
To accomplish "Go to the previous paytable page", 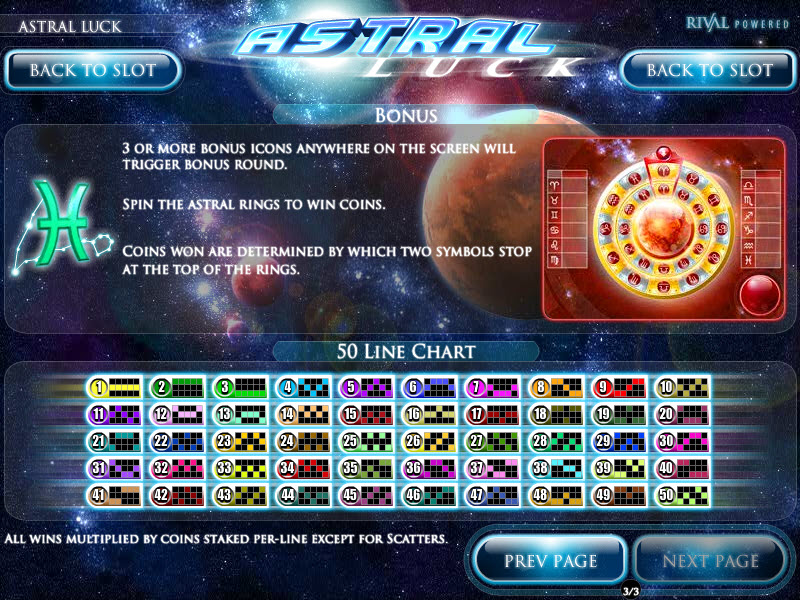I will pyautogui.click(x=550, y=560).
